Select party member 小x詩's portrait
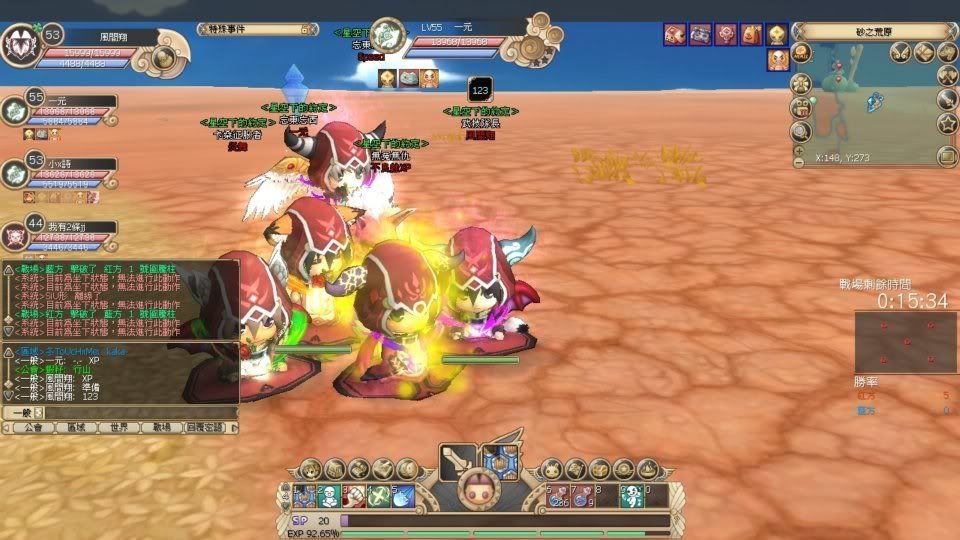The width and height of the screenshot is (960, 540). [x=15, y=174]
